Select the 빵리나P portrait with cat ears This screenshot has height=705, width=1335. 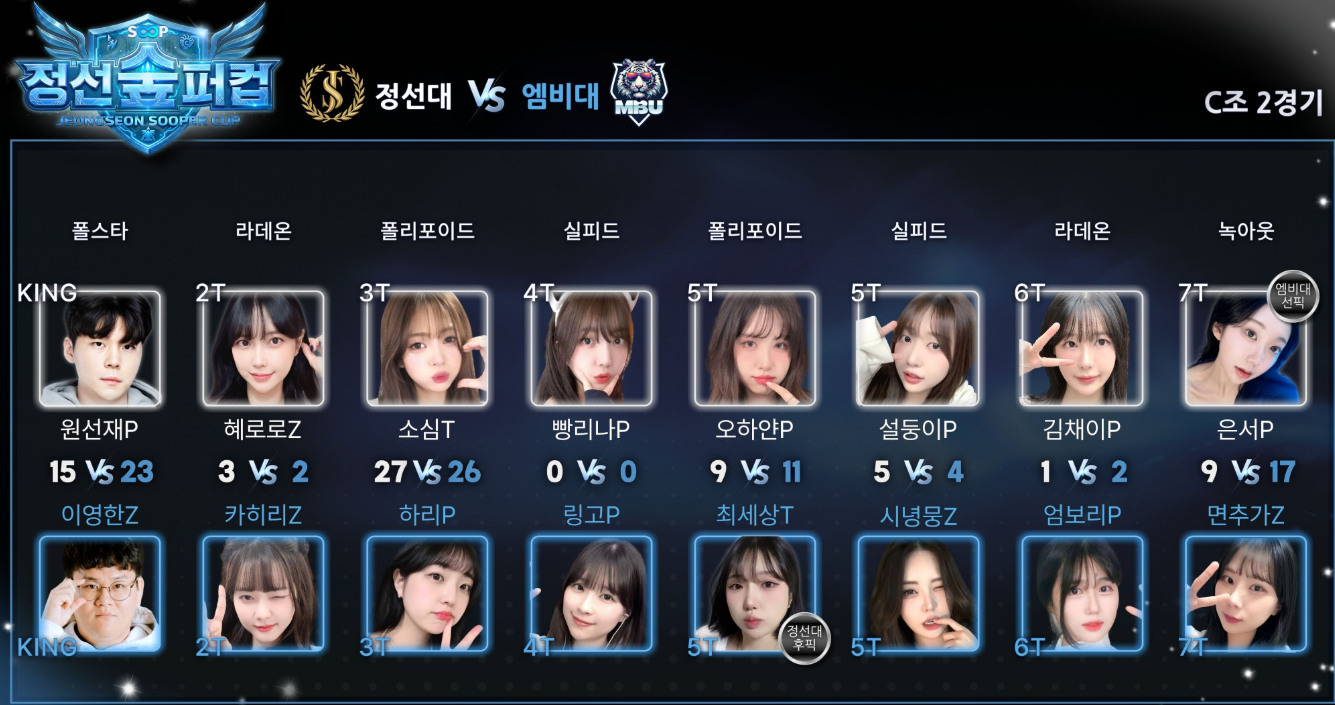(591, 348)
